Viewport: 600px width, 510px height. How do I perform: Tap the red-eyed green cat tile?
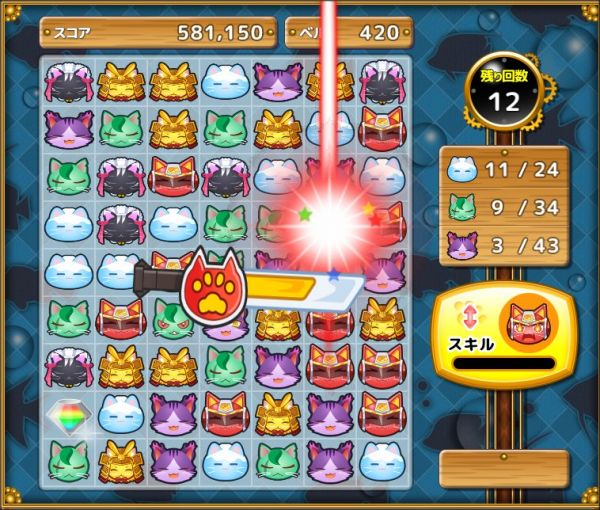[173, 322]
